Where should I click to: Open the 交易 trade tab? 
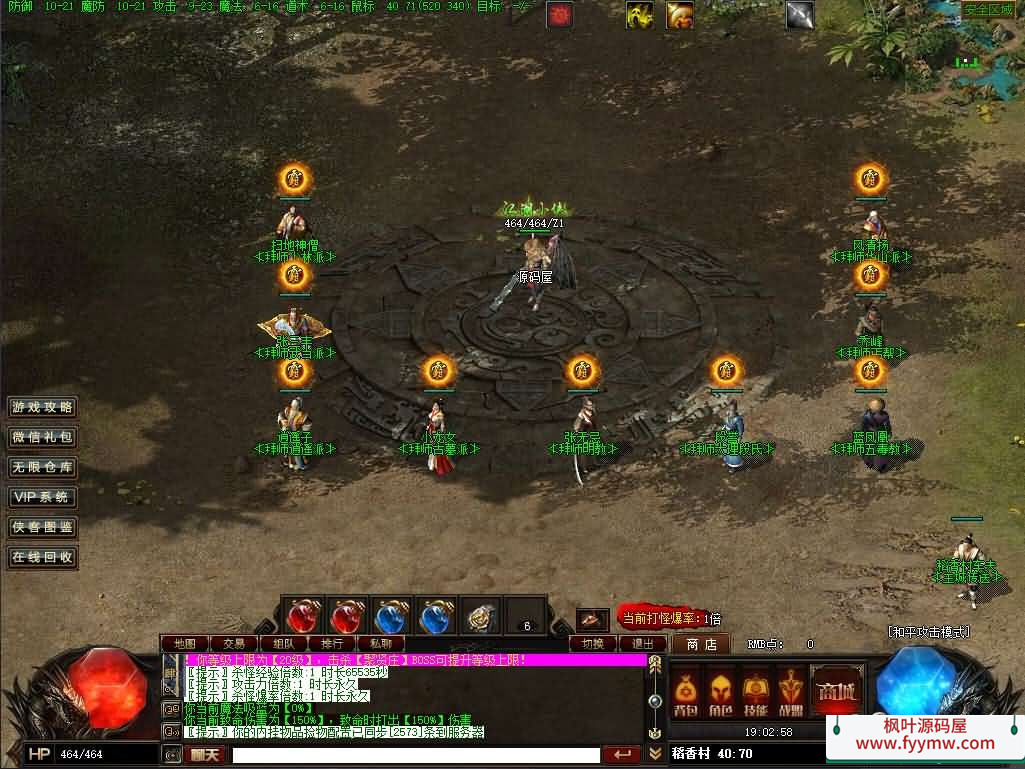coord(234,644)
